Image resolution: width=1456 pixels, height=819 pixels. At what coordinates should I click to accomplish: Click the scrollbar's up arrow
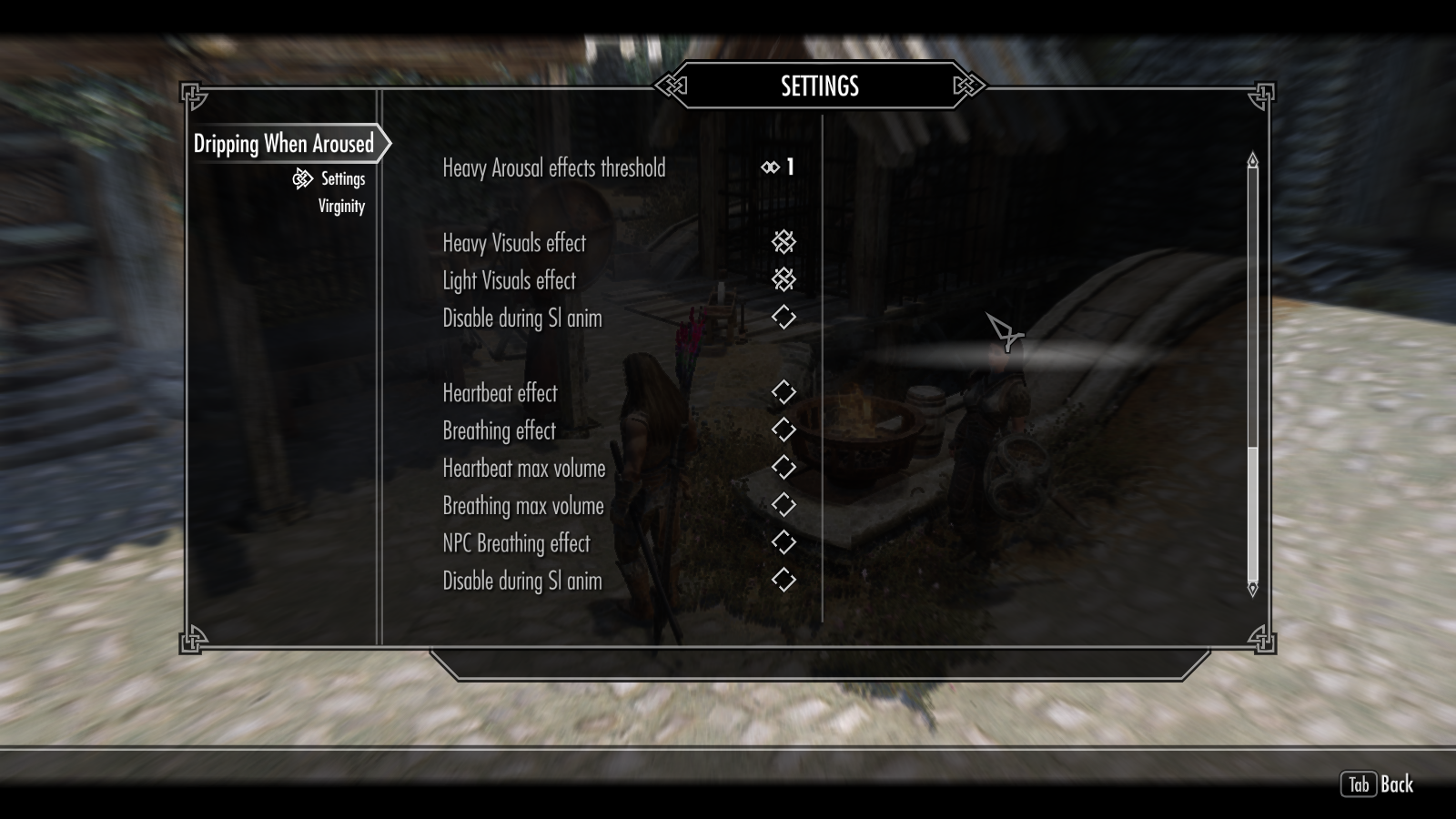tap(1252, 160)
